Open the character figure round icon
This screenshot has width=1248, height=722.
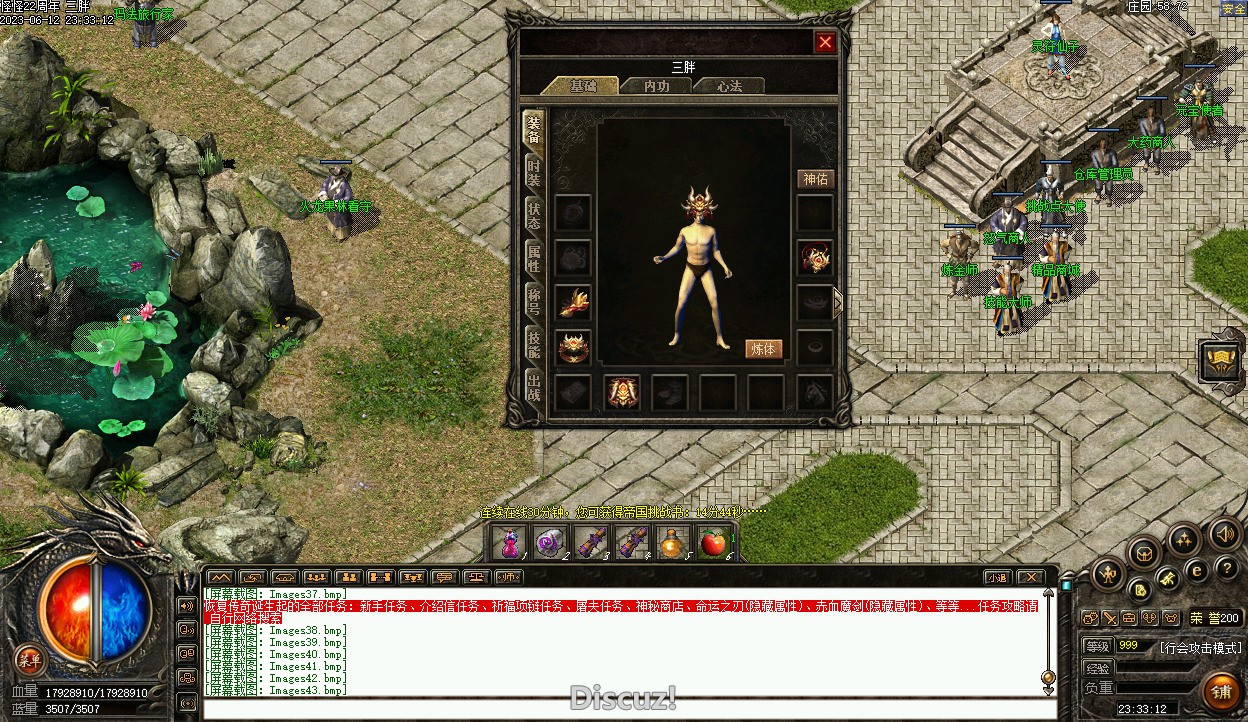pyautogui.click(x=1108, y=573)
